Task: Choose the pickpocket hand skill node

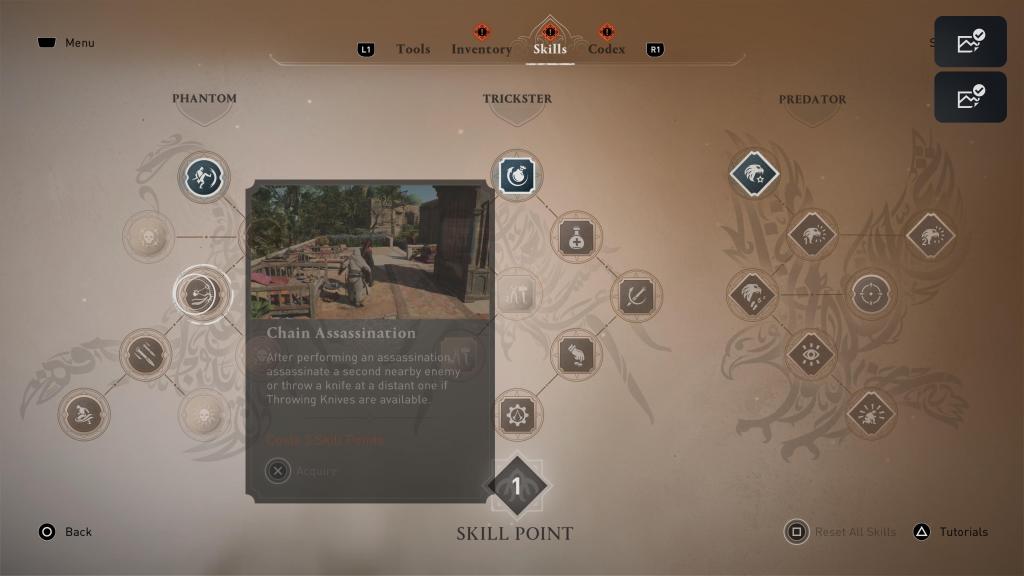Action: point(577,354)
